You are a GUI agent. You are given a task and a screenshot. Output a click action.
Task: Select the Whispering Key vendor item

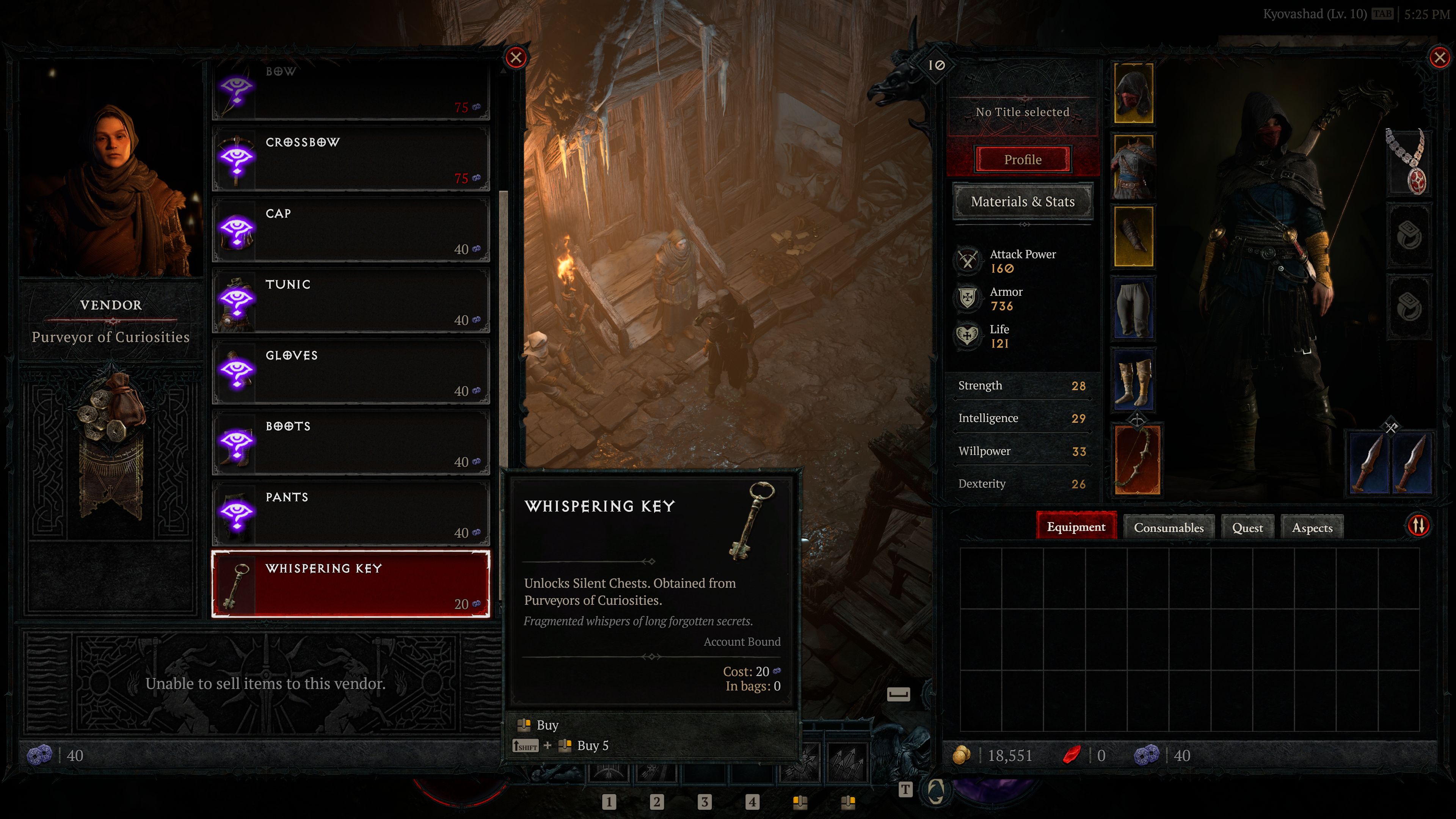coord(350,584)
